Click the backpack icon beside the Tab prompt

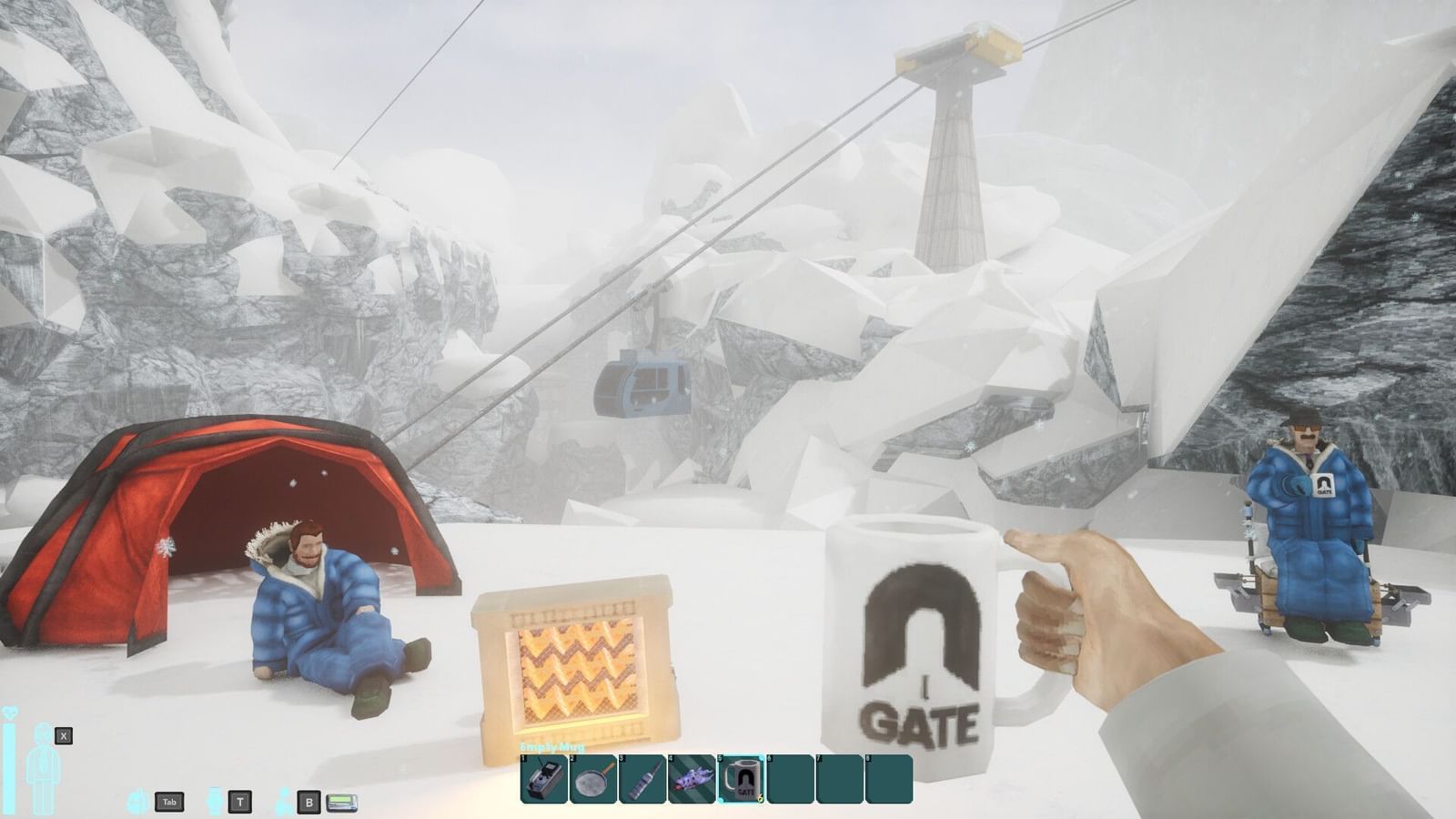coord(136,799)
